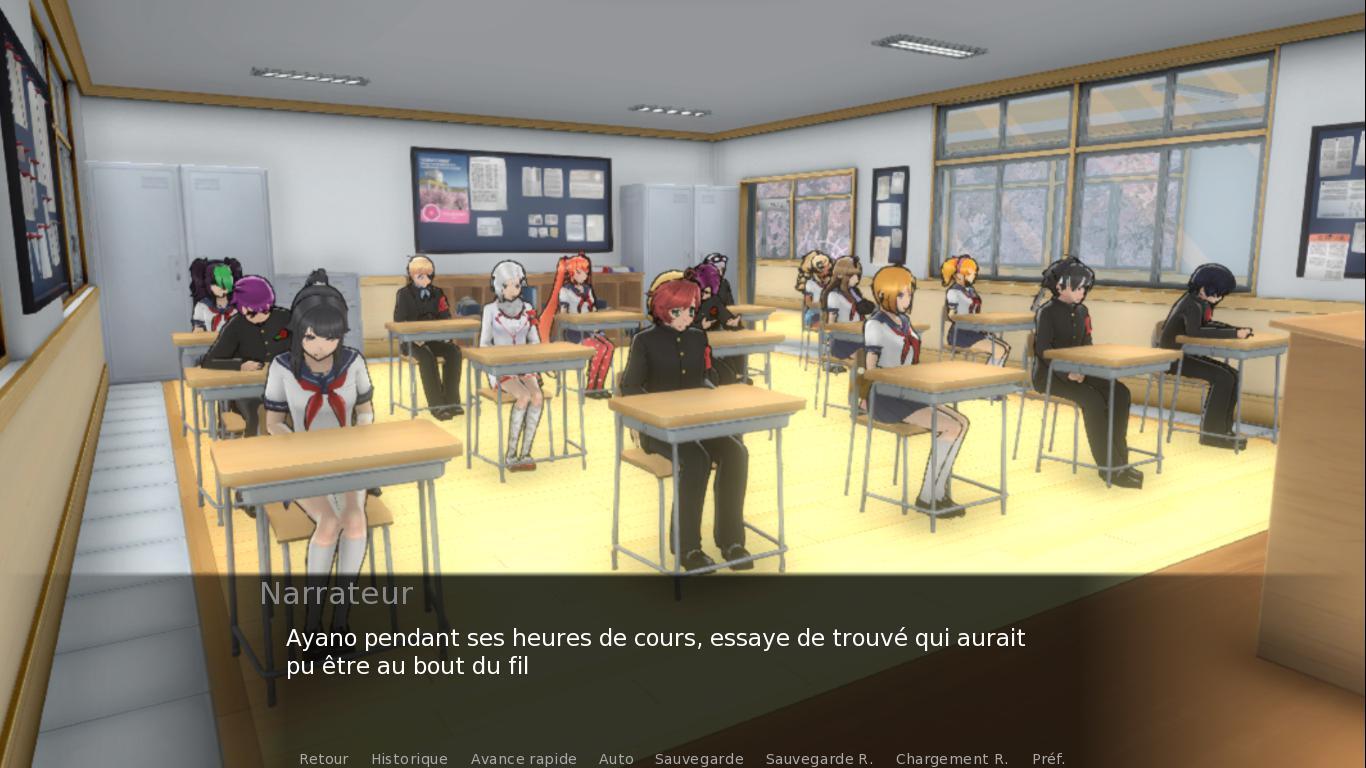Roll back dialogue using "Retour"
This screenshot has width=1366, height=768.
click(x=324, y=759)
